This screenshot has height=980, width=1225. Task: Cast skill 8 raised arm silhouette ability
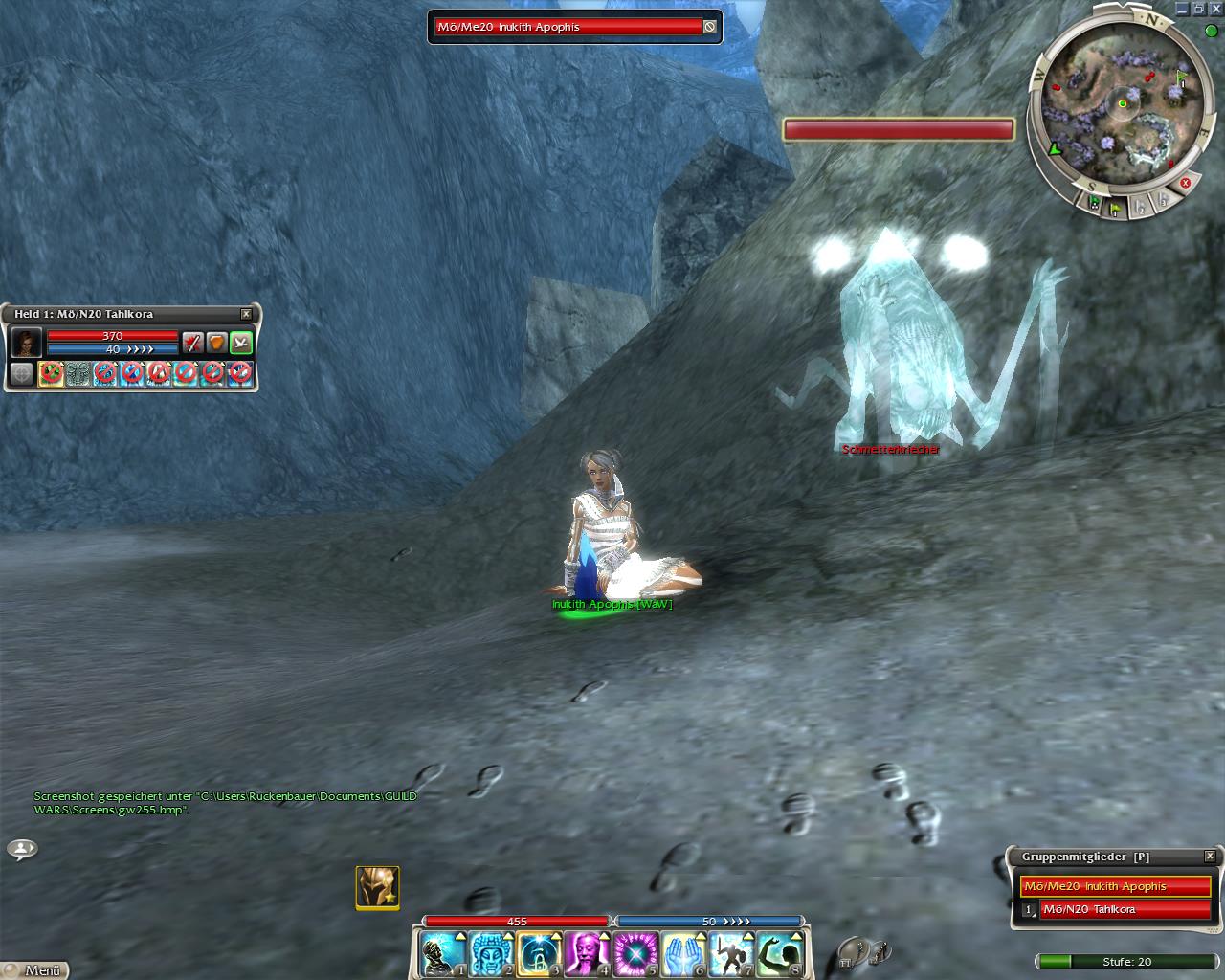click(778, 954)
